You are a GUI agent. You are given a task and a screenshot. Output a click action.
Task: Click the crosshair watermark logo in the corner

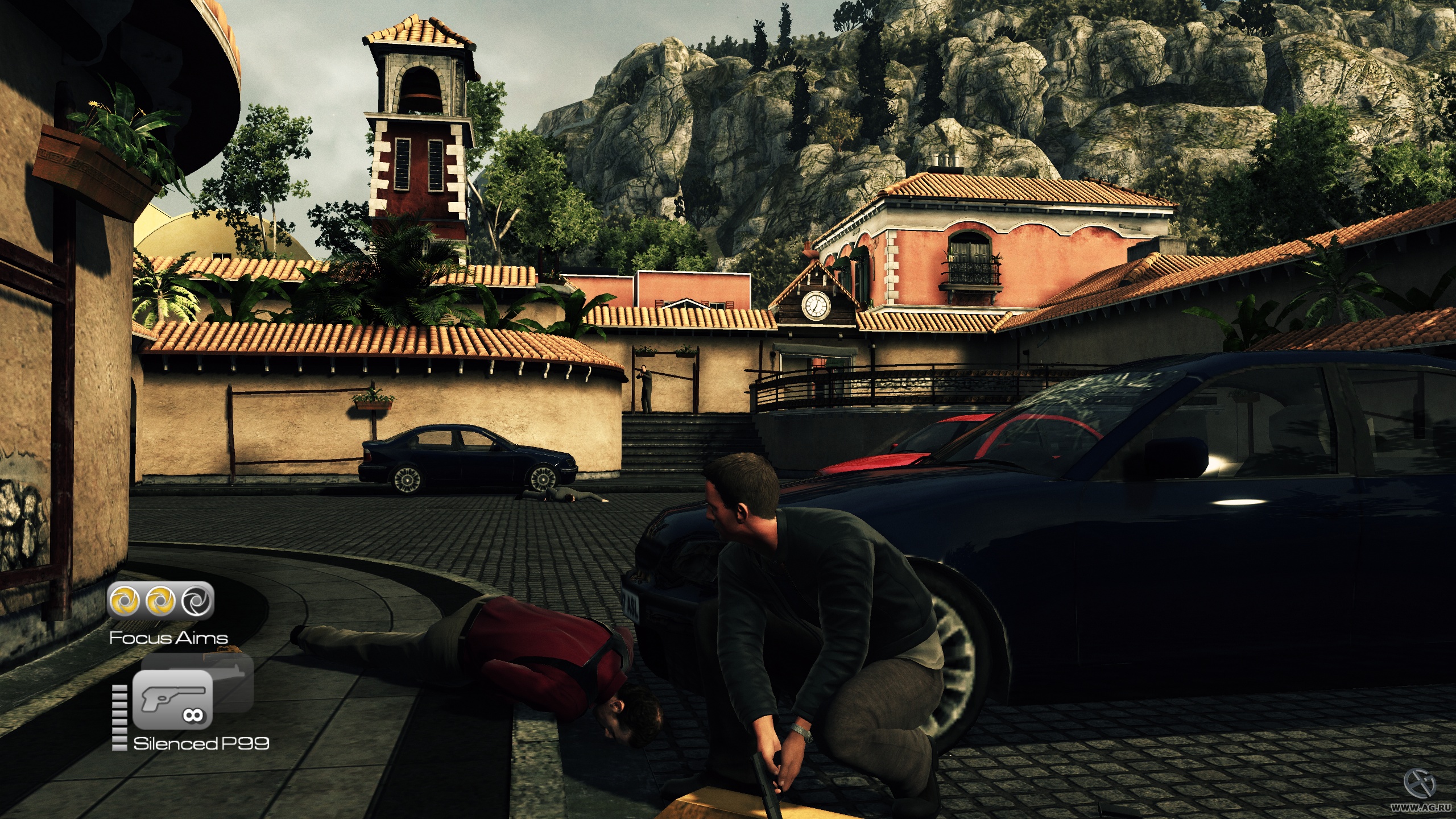tap(1421, 784)
